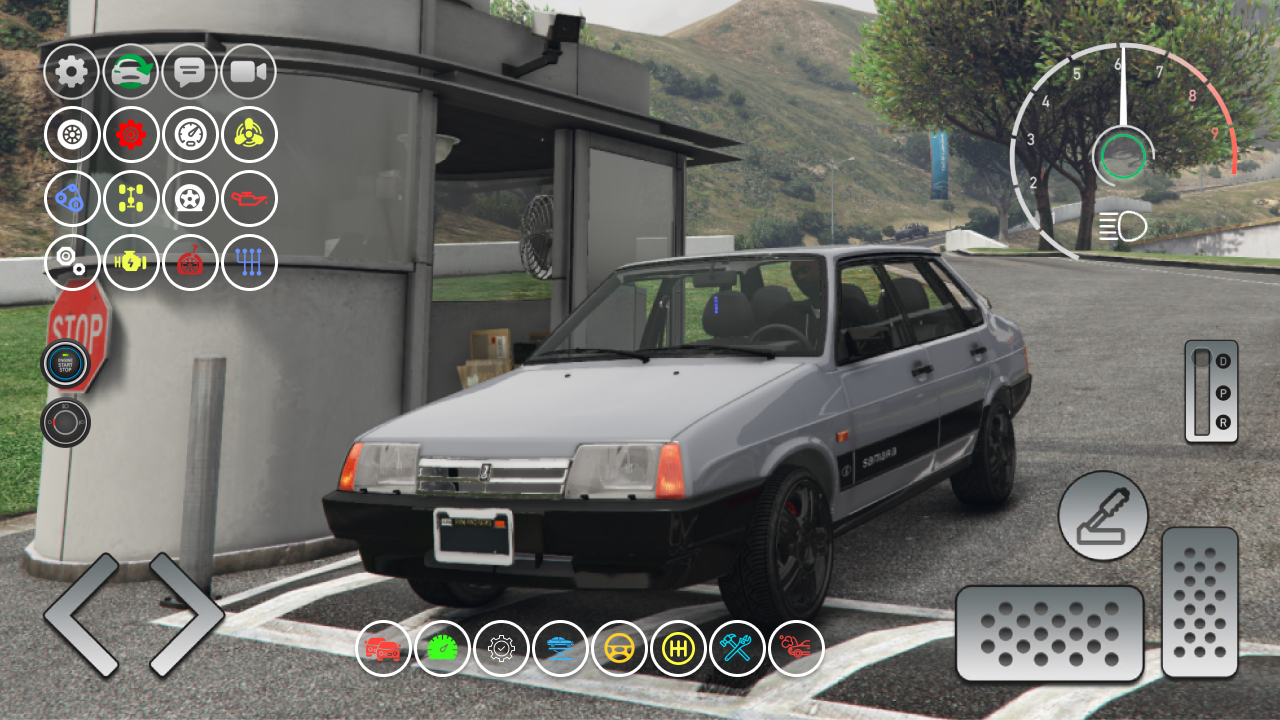
Task: Open the blue drive belt icon
Action: [71, 199]
